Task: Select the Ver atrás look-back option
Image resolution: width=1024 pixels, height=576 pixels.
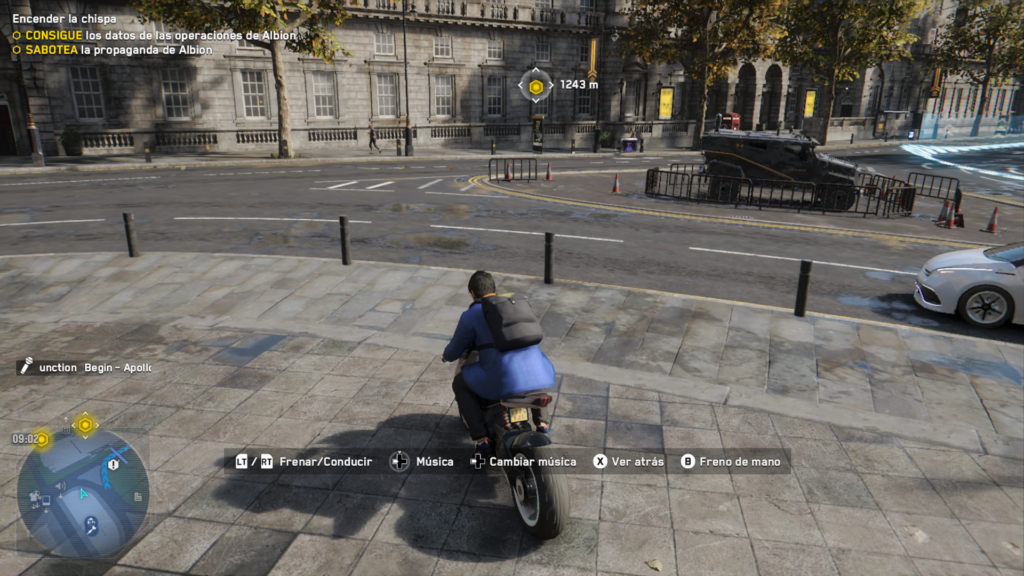Action: (628, 461)
